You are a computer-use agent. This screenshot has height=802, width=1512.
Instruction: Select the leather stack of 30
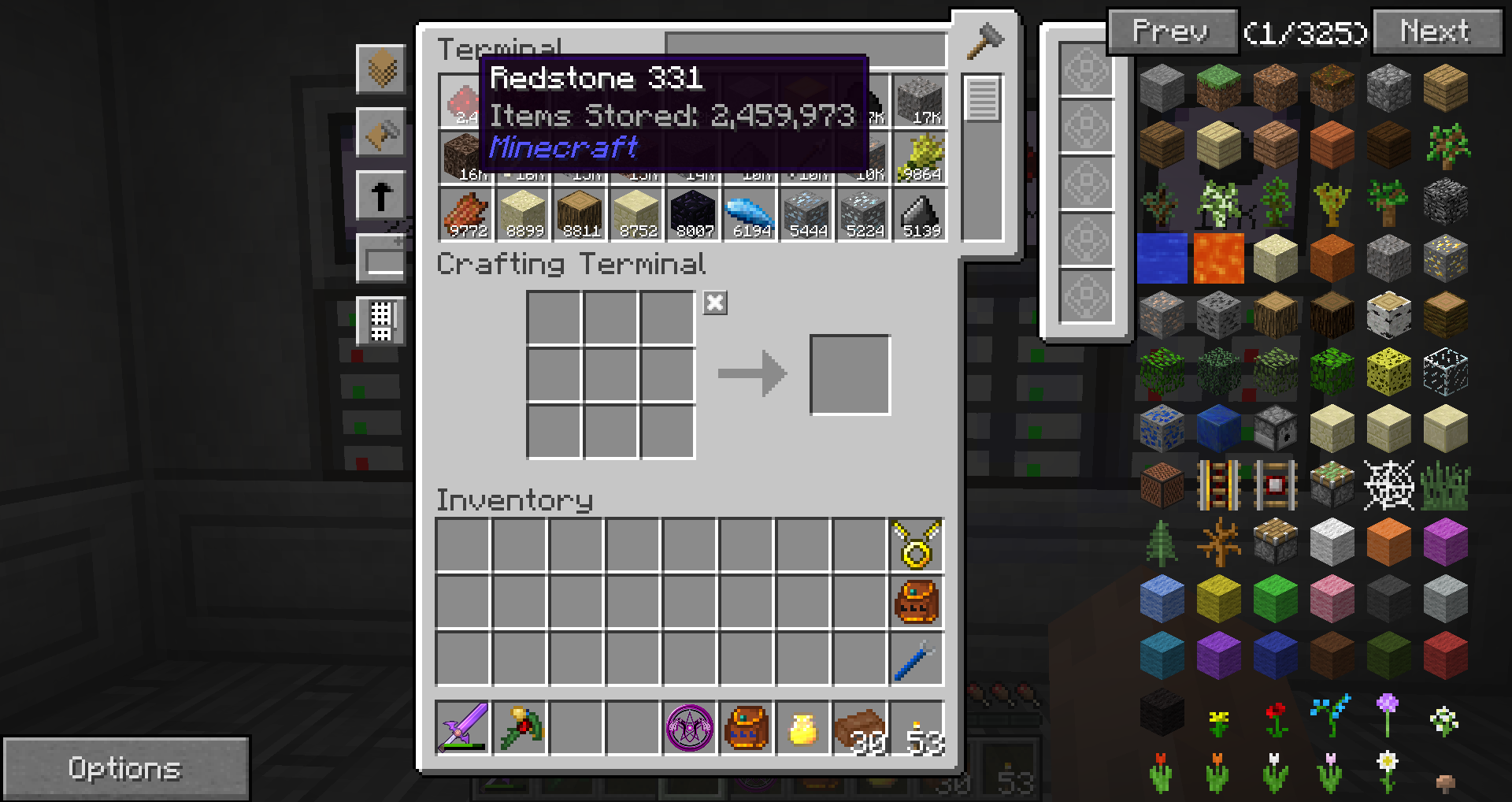point(860,728)
